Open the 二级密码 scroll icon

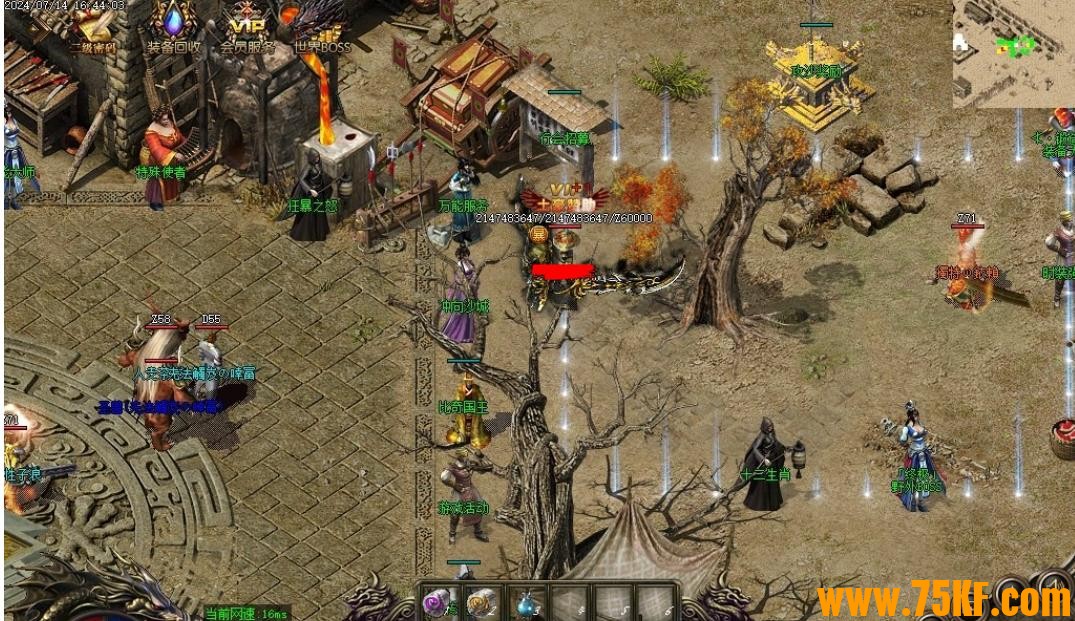(92, 25)
